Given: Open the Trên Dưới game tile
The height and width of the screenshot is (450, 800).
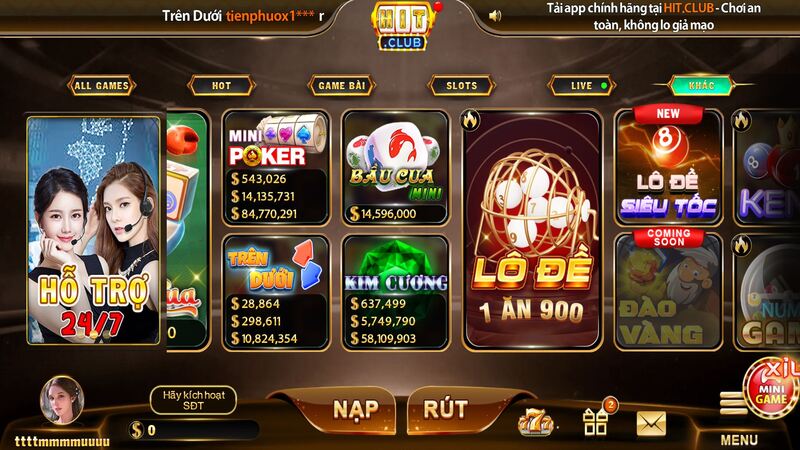Looking at the screenshot, I should tap(276, 291).
